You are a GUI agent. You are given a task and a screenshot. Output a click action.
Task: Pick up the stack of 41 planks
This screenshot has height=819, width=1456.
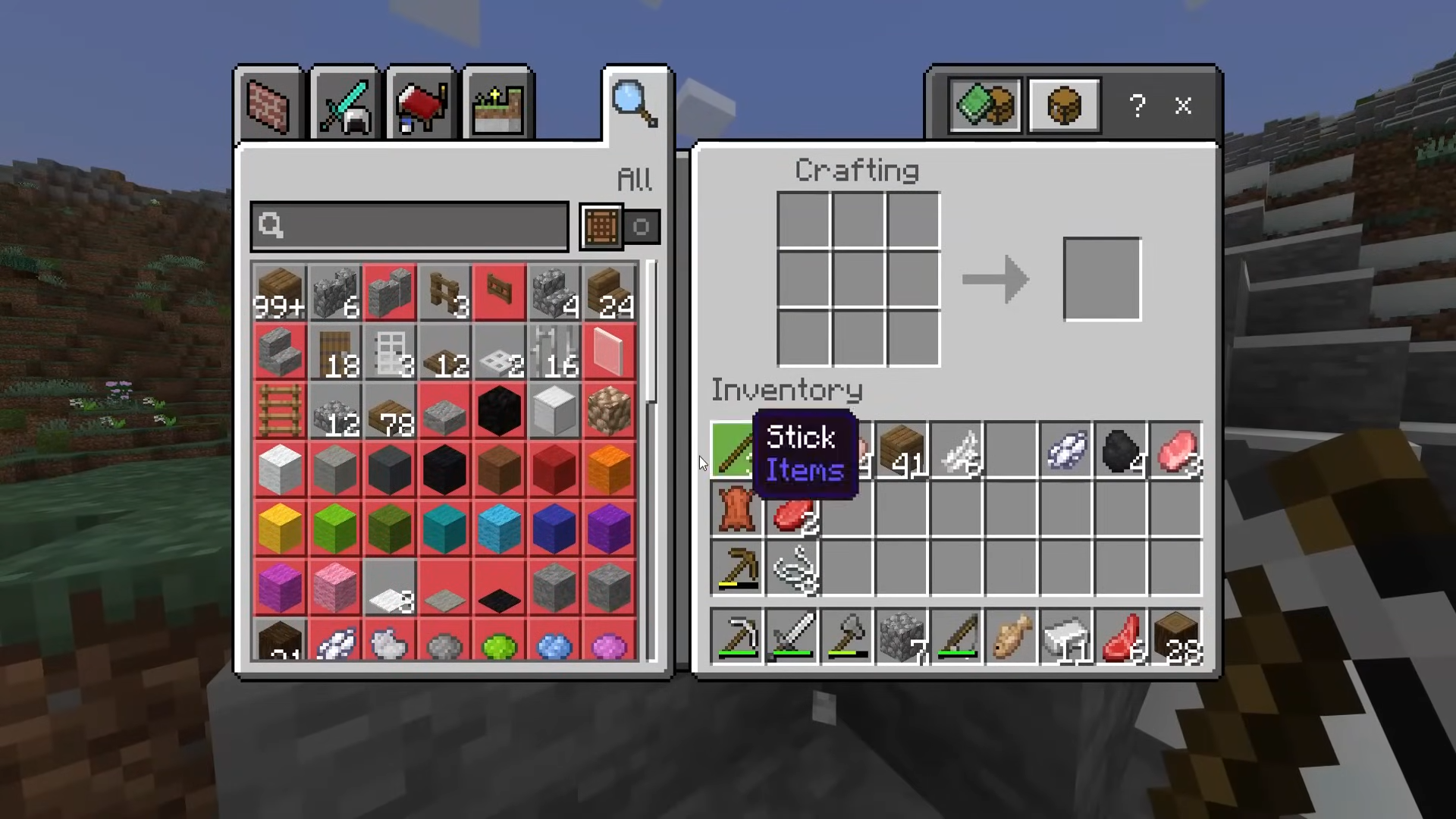pos(902,450)
